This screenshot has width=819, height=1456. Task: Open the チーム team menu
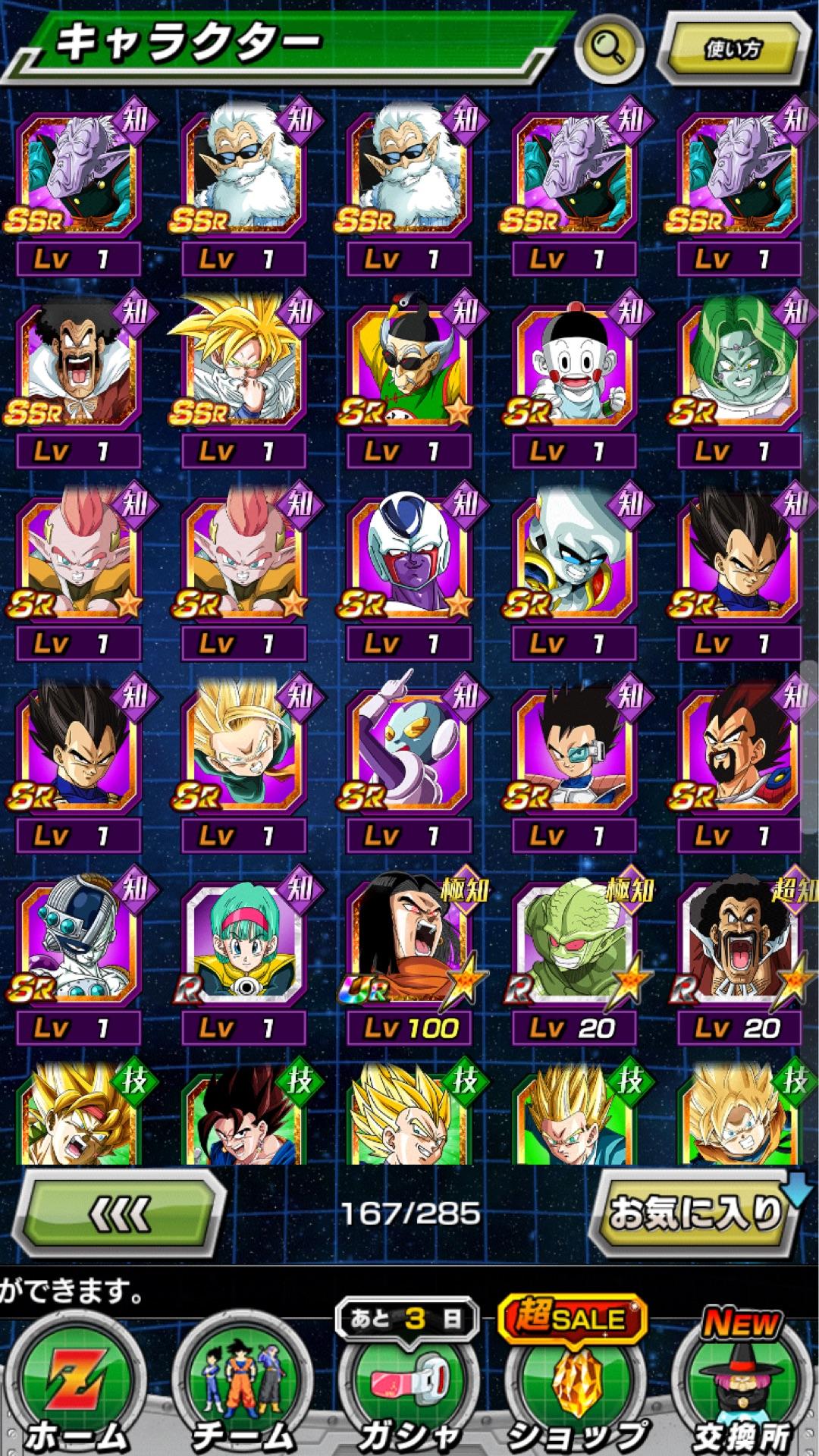(243, 1389)
